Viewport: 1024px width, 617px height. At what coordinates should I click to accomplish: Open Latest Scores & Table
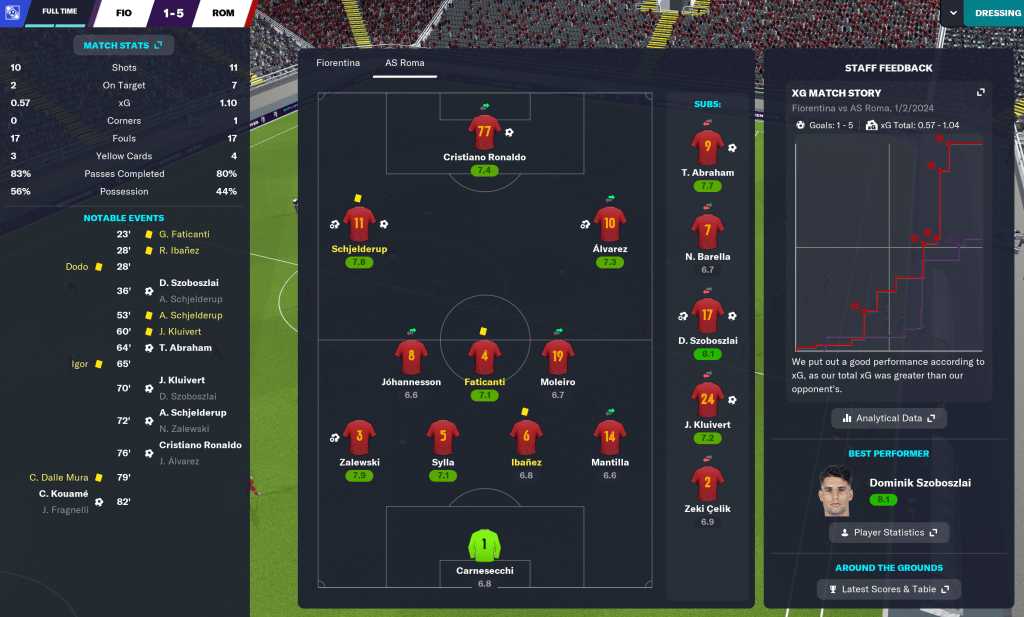(x=888, y=589)
